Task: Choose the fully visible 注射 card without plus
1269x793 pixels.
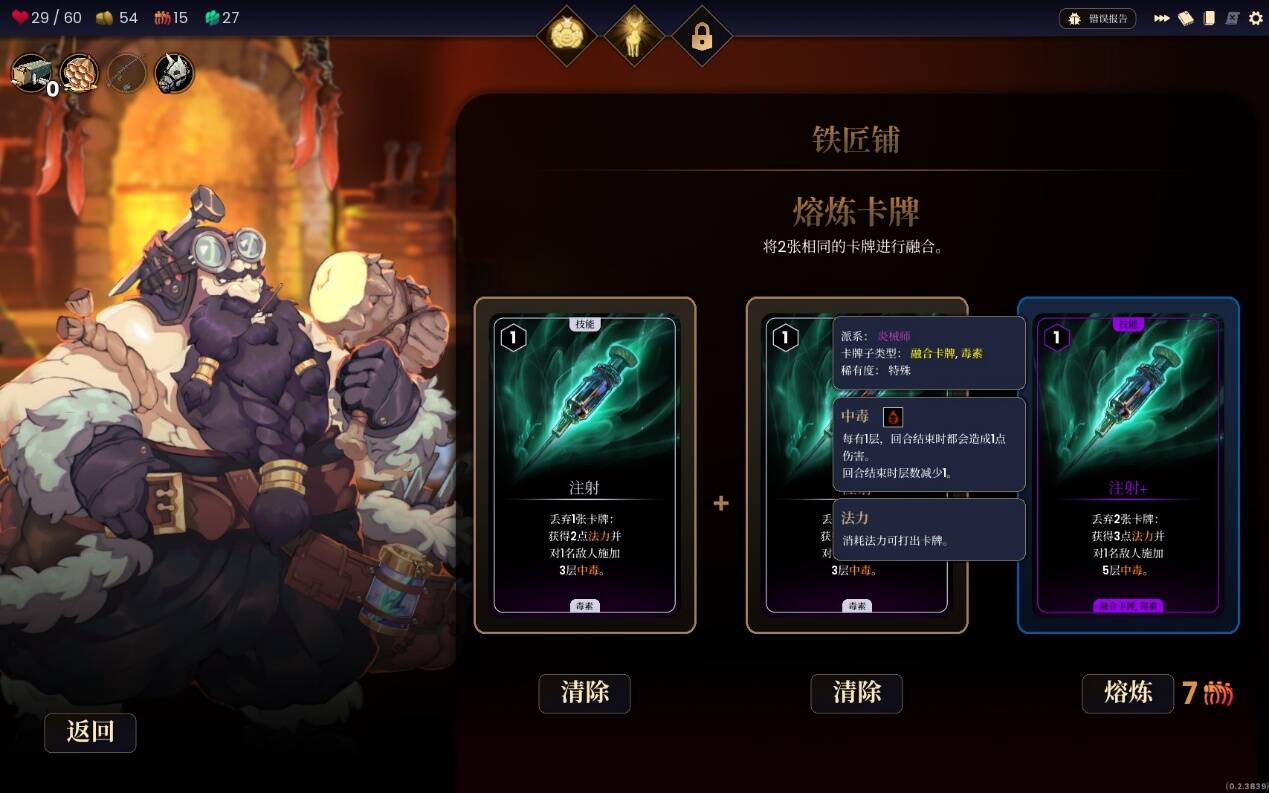Action: pyautogui.click(x=585, y=465)
